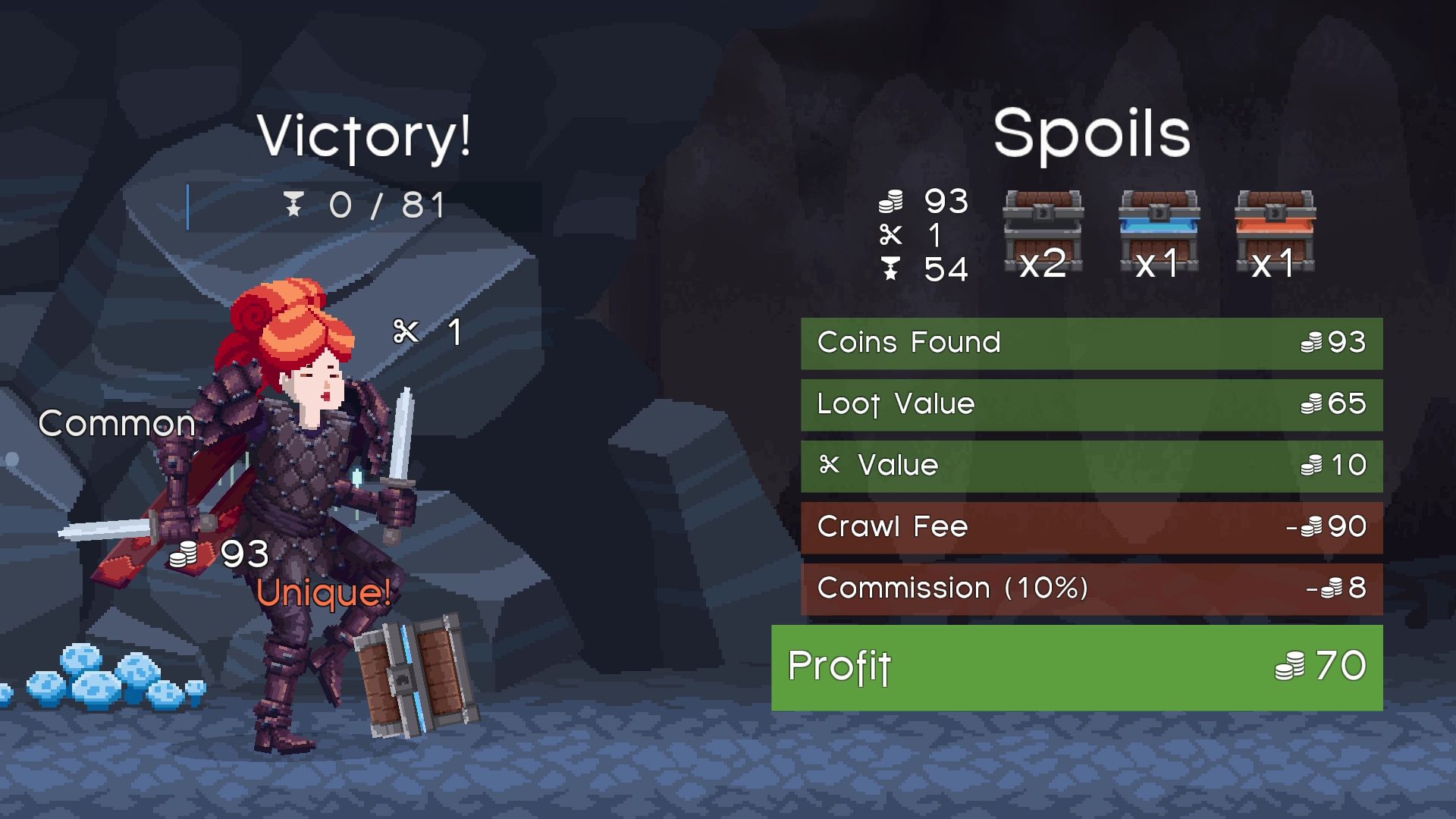The image size is (1456, 819).
Task: Select the Commission (10%) row
Action: click(x=1092, y=588)
